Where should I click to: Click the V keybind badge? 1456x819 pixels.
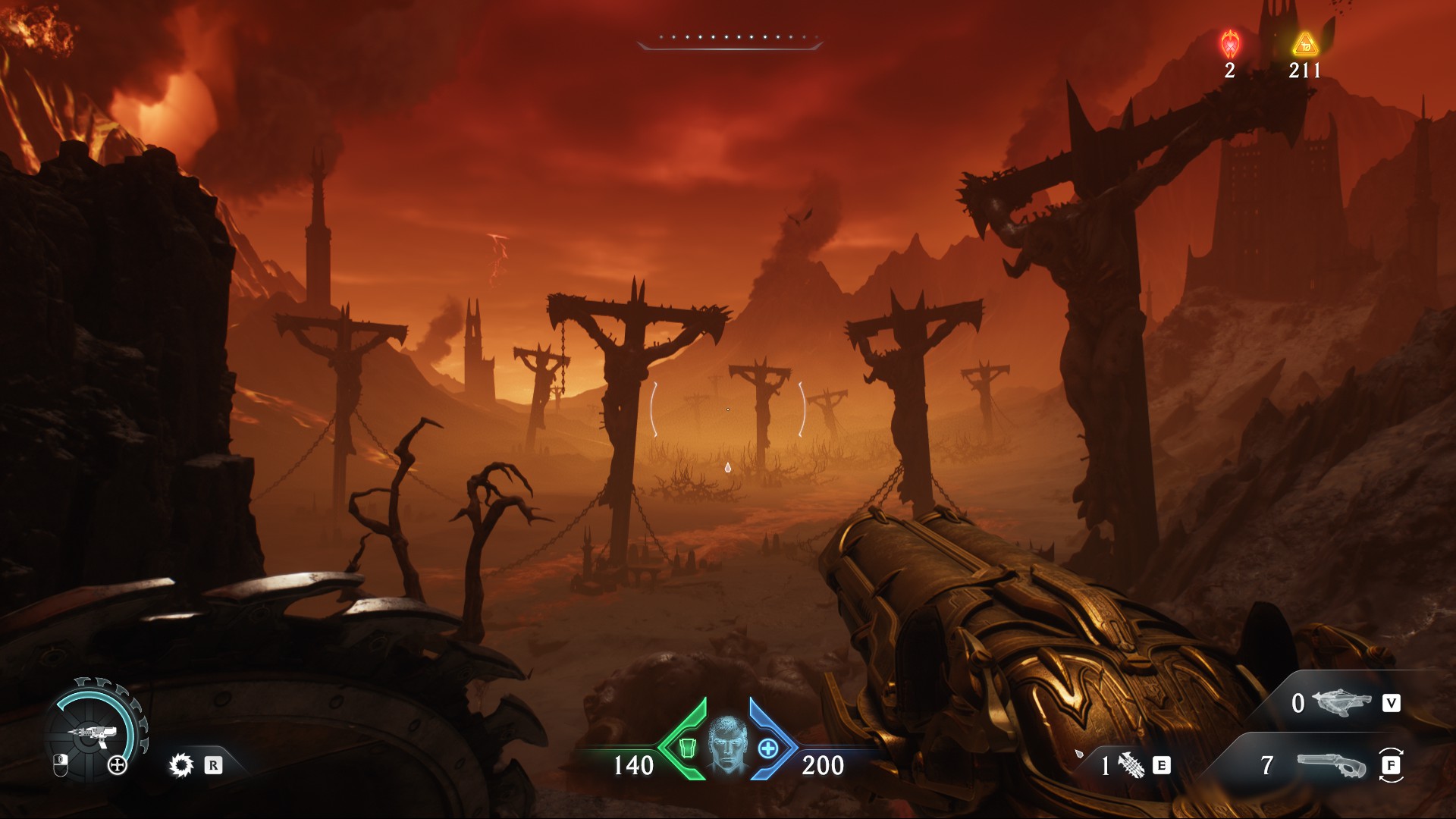coord(1392,702)
